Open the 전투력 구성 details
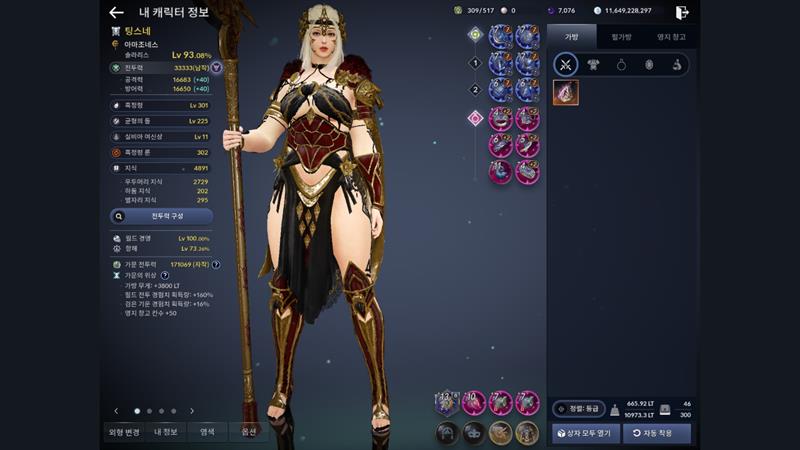 pos(160,215)
